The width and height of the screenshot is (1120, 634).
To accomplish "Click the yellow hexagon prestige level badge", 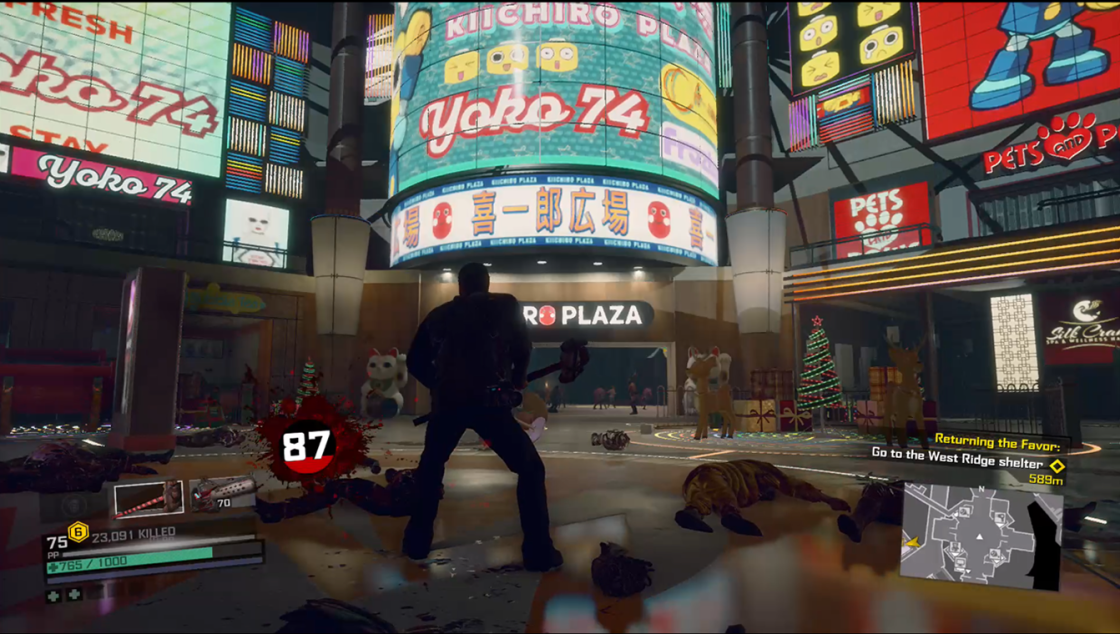I will coord(78,532).
